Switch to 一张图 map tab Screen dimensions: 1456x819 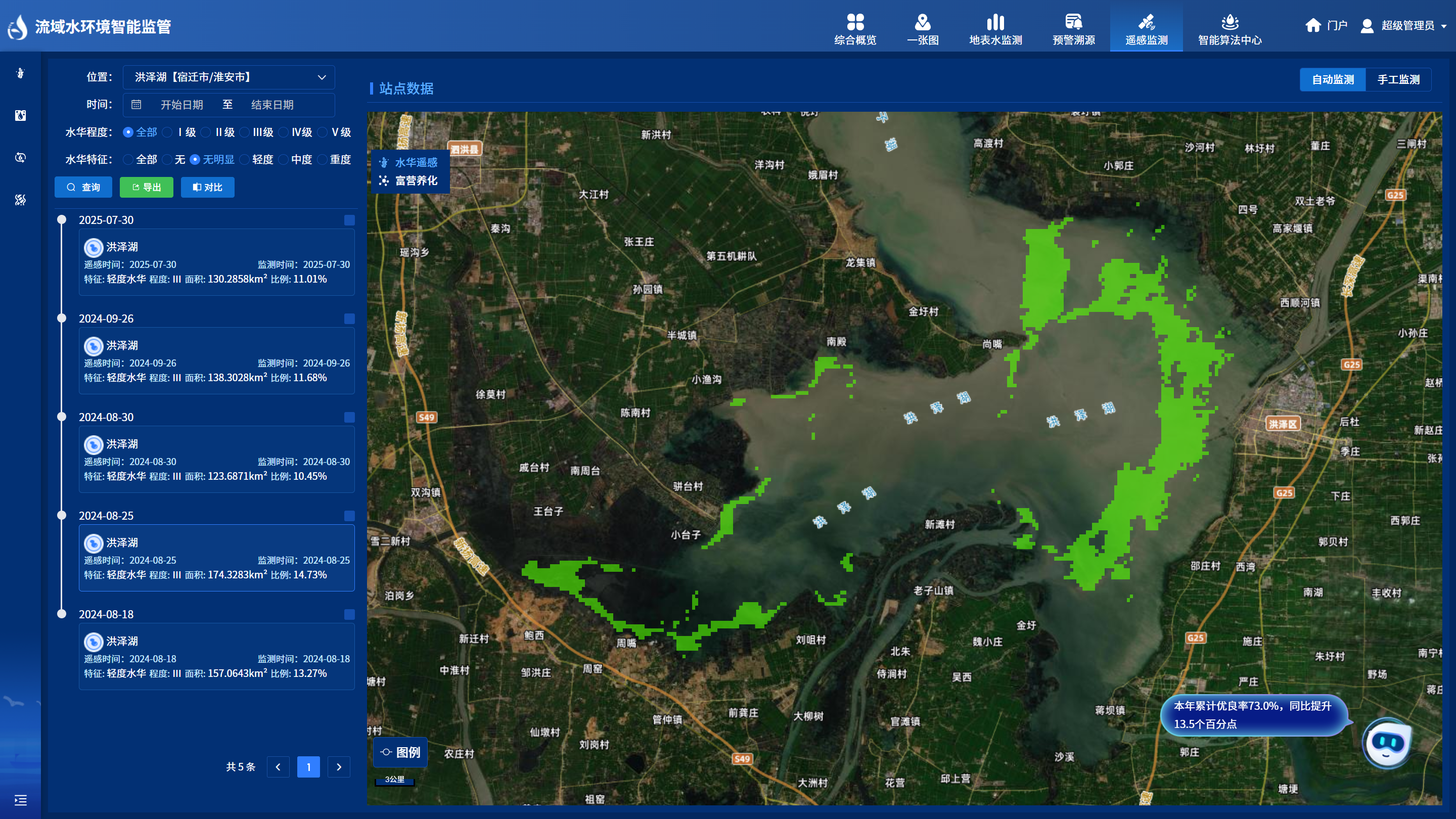click(x=923, y=29)
